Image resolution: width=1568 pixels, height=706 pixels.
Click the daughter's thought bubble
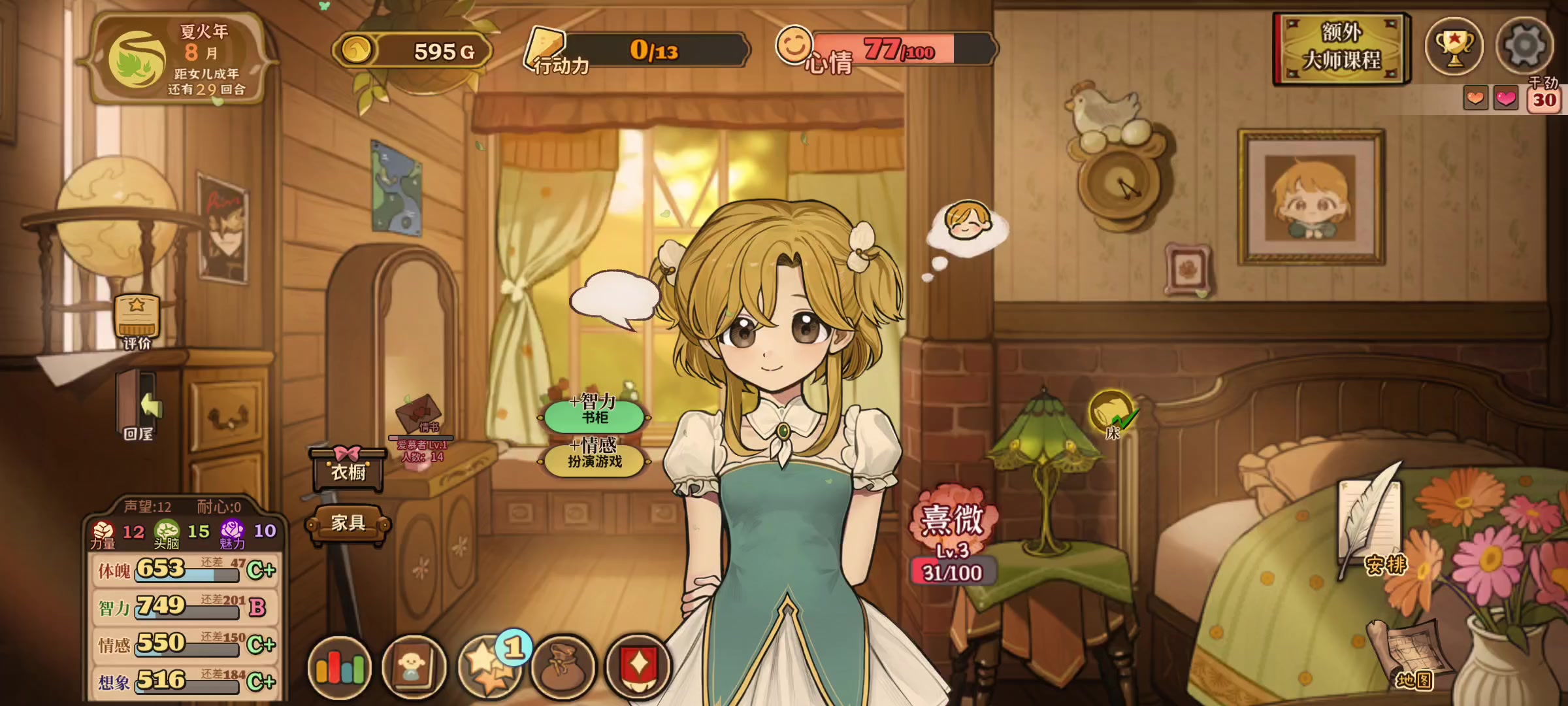[967, 226]
